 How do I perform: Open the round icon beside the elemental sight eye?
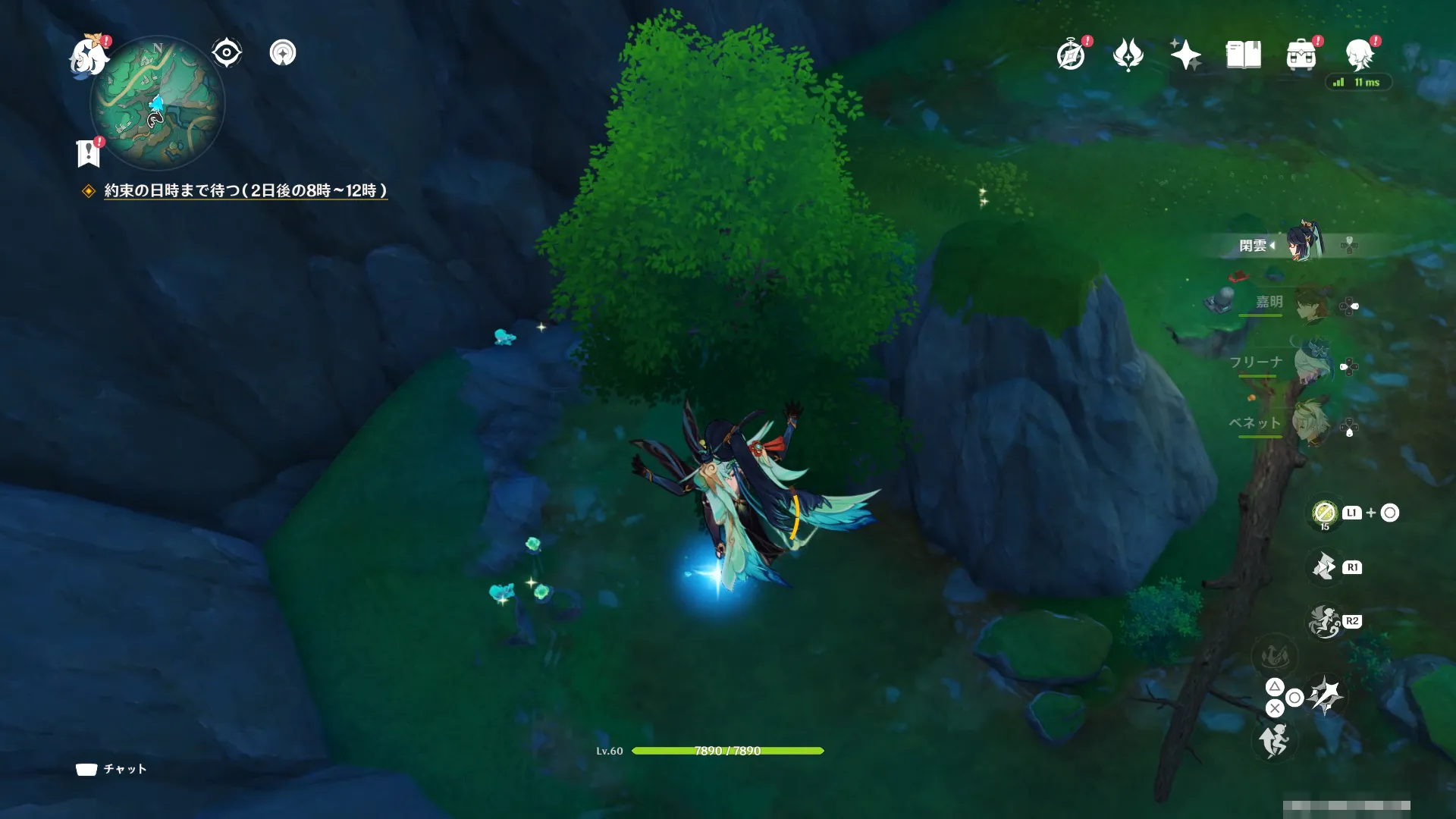point(283,53)
